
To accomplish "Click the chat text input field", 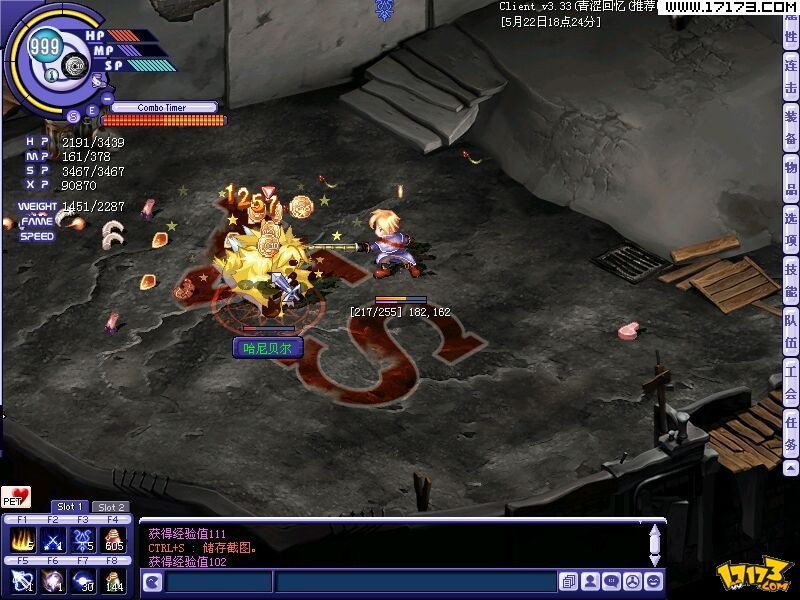I will click(x=415, y=582).
